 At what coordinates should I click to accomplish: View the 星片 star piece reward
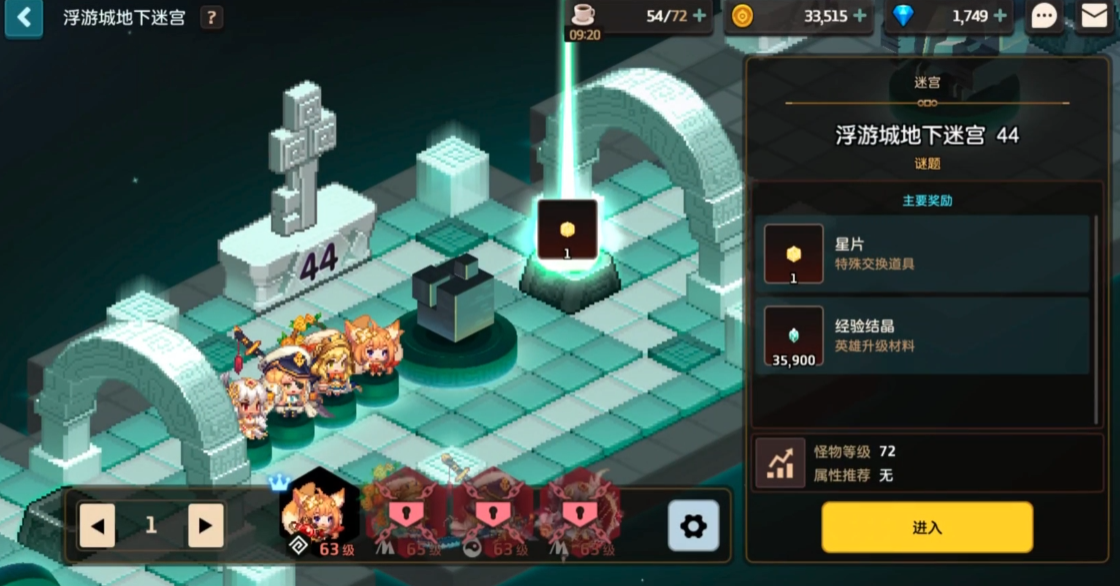(794, 254)
